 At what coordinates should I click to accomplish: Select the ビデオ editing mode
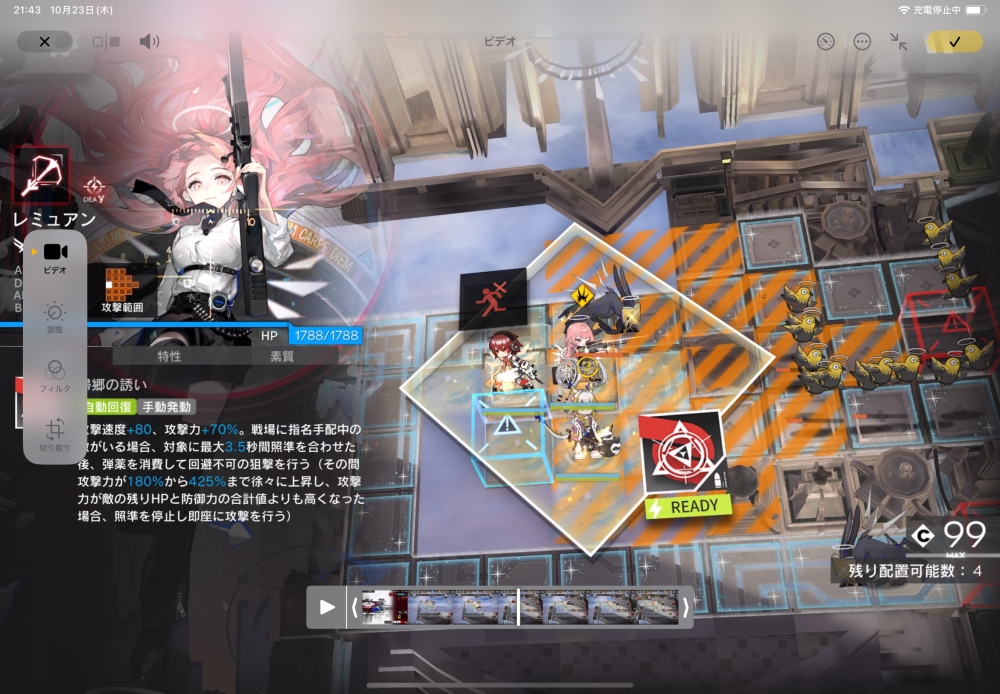[x=55, y=256]
